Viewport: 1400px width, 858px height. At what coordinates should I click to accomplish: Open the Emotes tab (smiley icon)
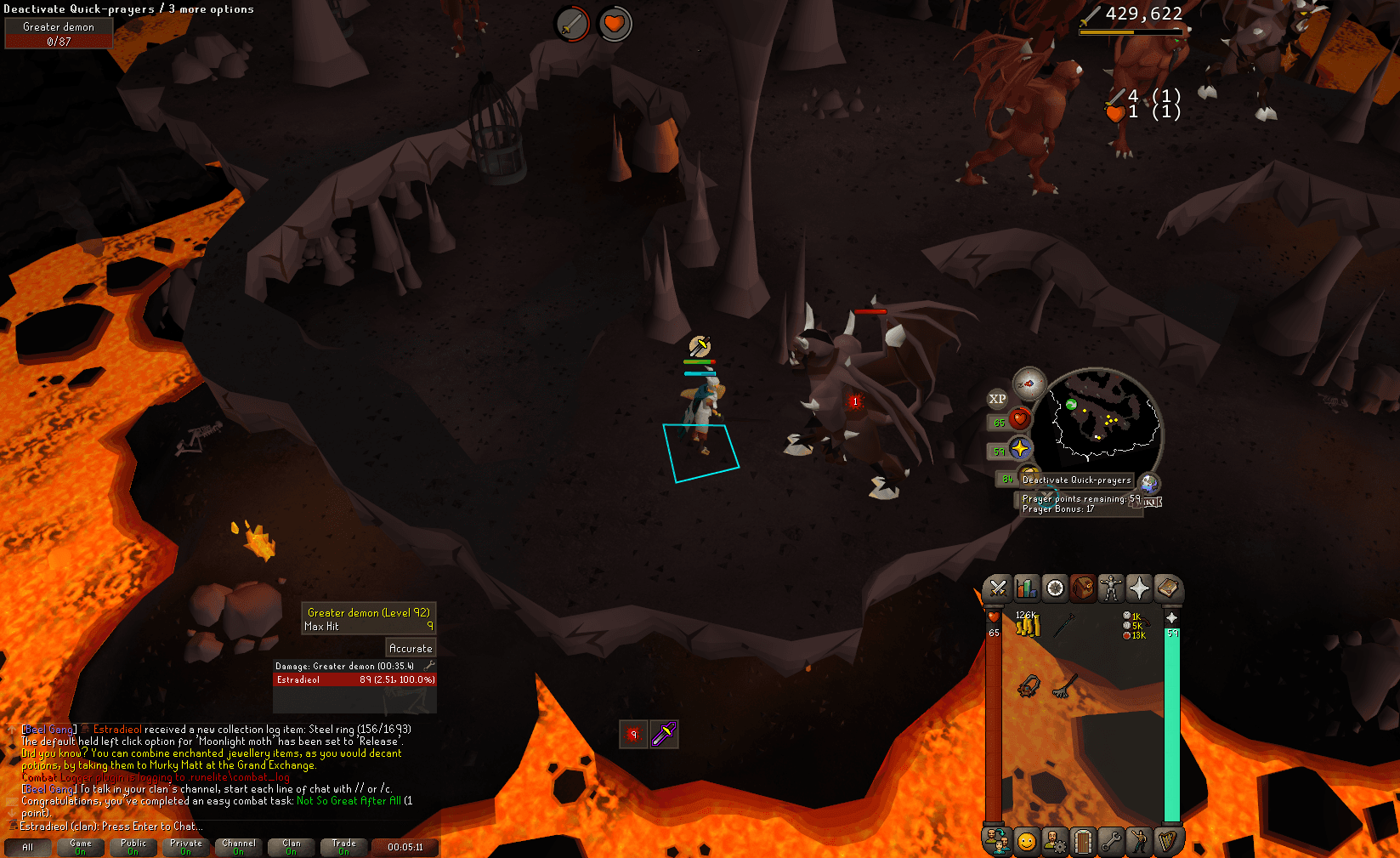(1029, 842)
